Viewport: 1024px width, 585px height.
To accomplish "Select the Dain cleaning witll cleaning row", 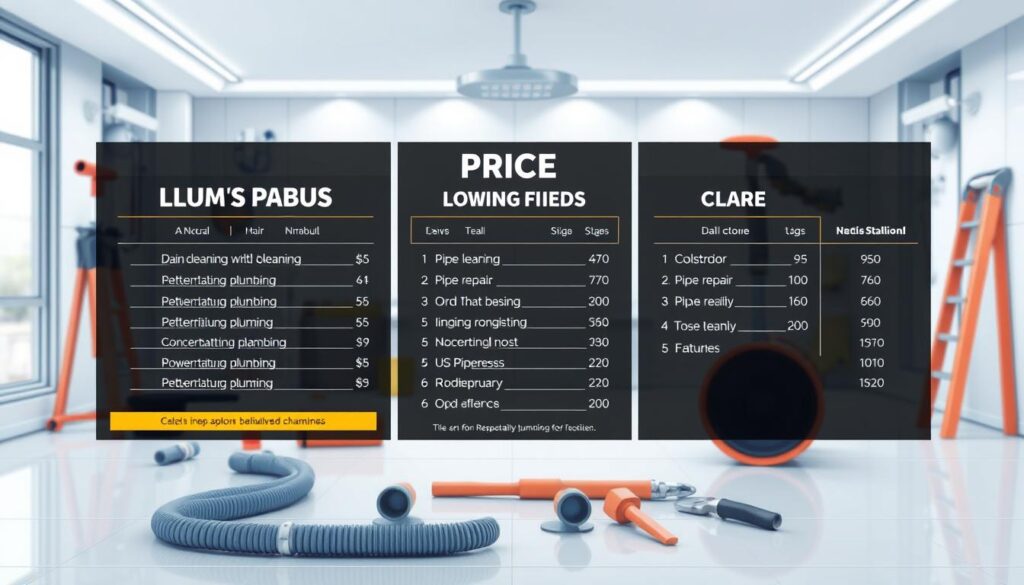I will point(230,258).
